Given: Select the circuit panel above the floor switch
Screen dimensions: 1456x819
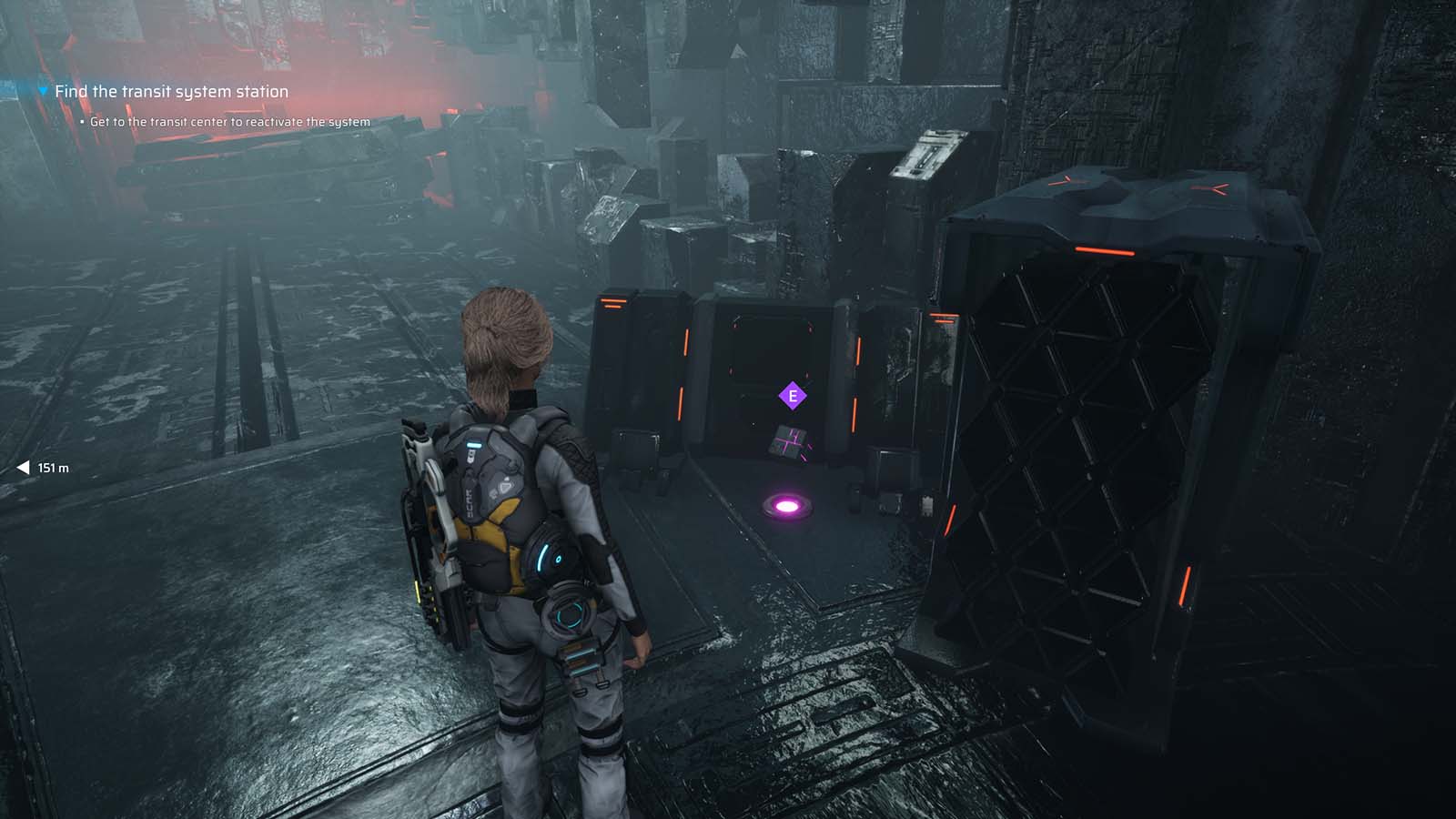Looking at the screenshot, I should pyautogui.click(x=788, y=440).
